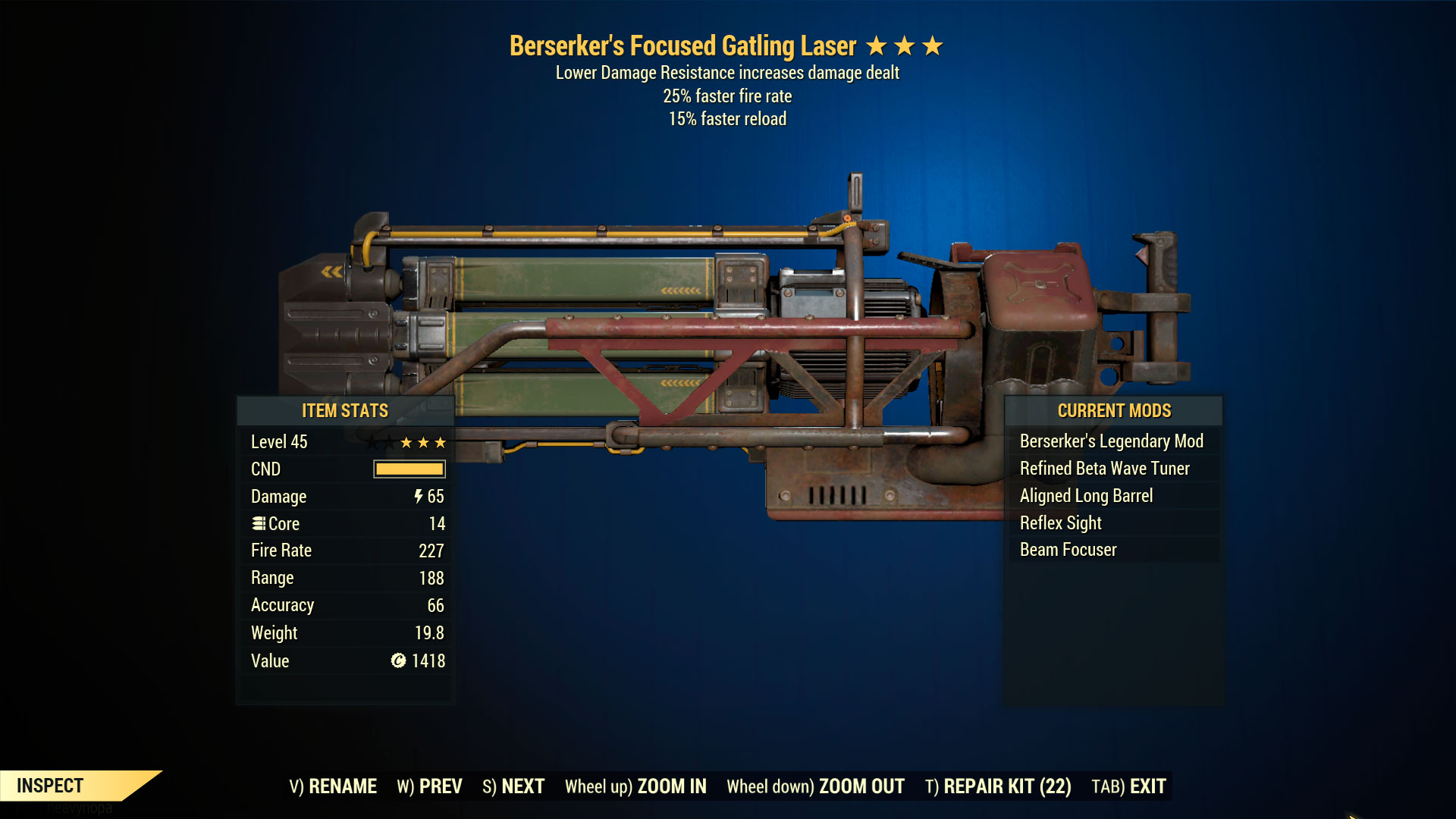Select the Beam Focuser mod entry
The image size is (1456, 819).
(1068, 550)
